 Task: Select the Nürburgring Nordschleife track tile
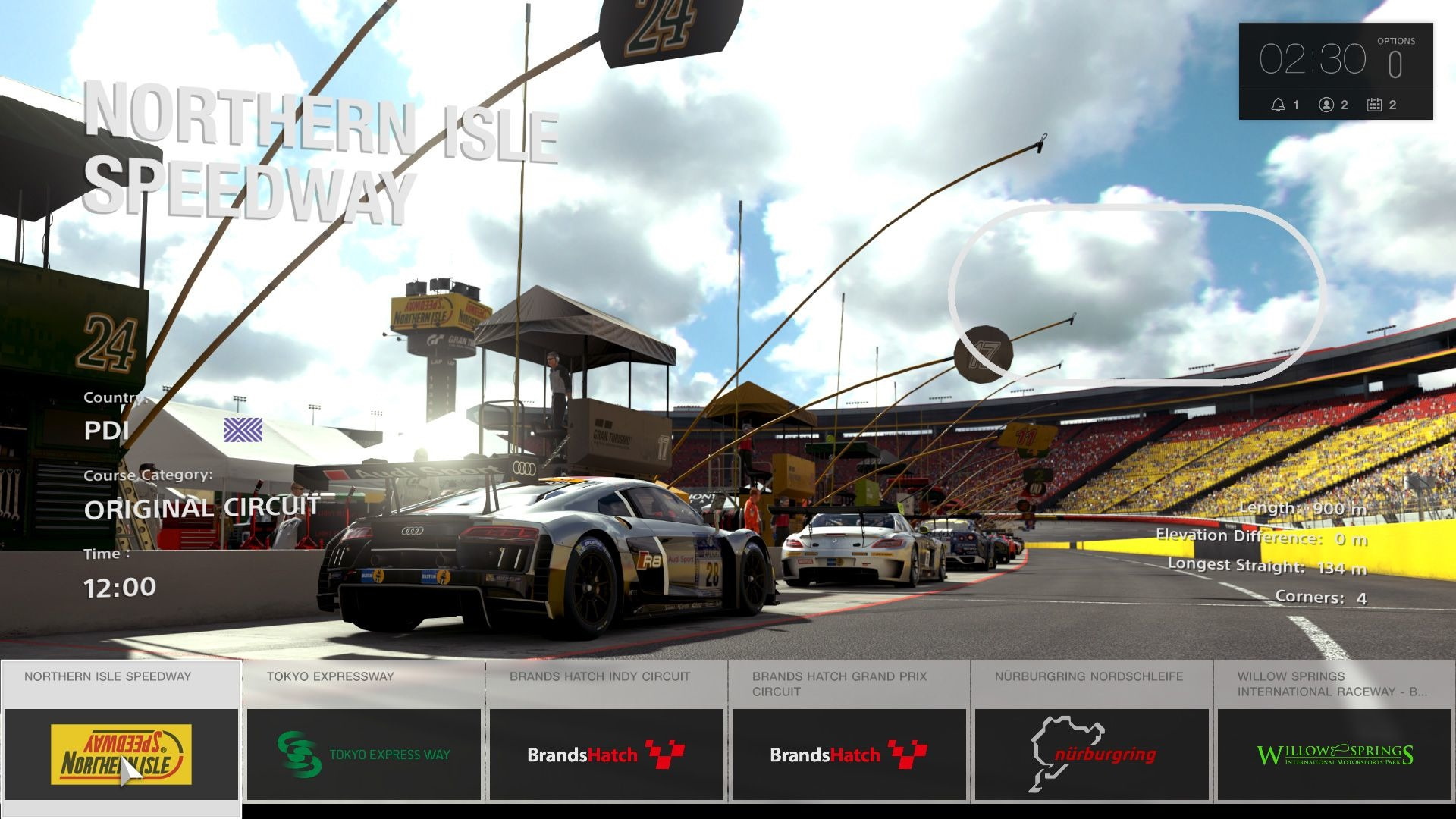tap(1092, 728)
